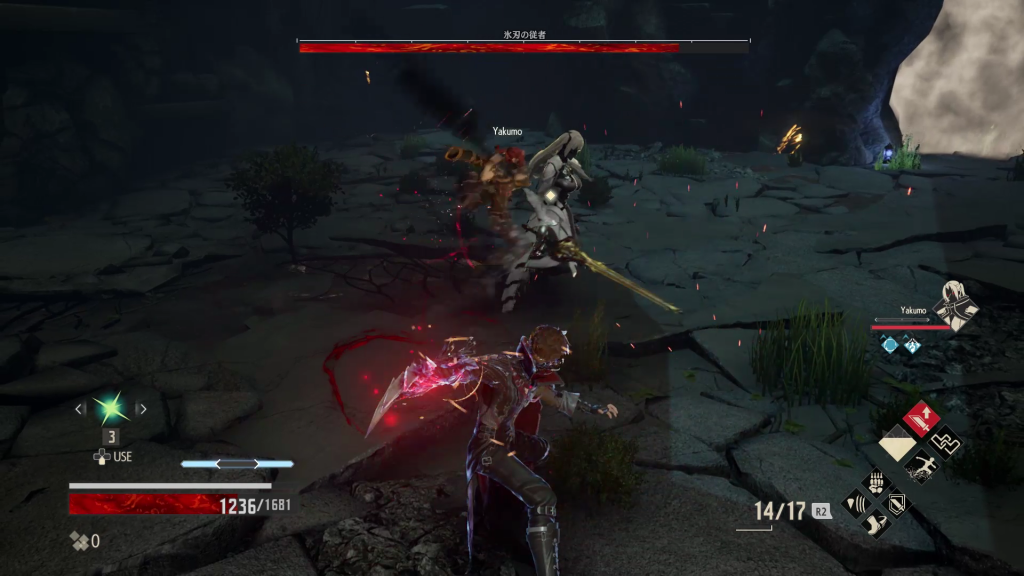Use the leaping figure gift

pyautogui.click(x=919, y=465)
